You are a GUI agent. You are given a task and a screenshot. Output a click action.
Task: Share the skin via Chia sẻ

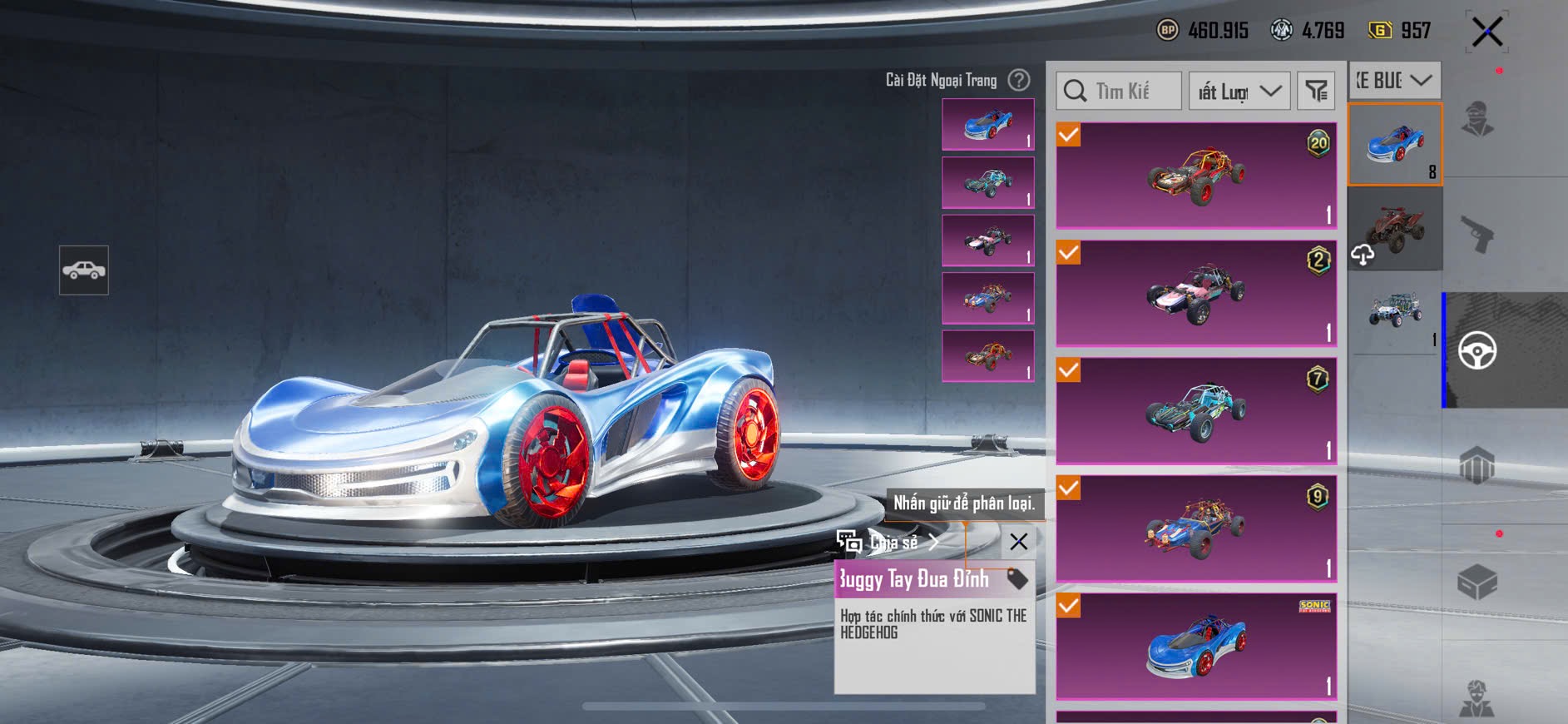[888, 543]
